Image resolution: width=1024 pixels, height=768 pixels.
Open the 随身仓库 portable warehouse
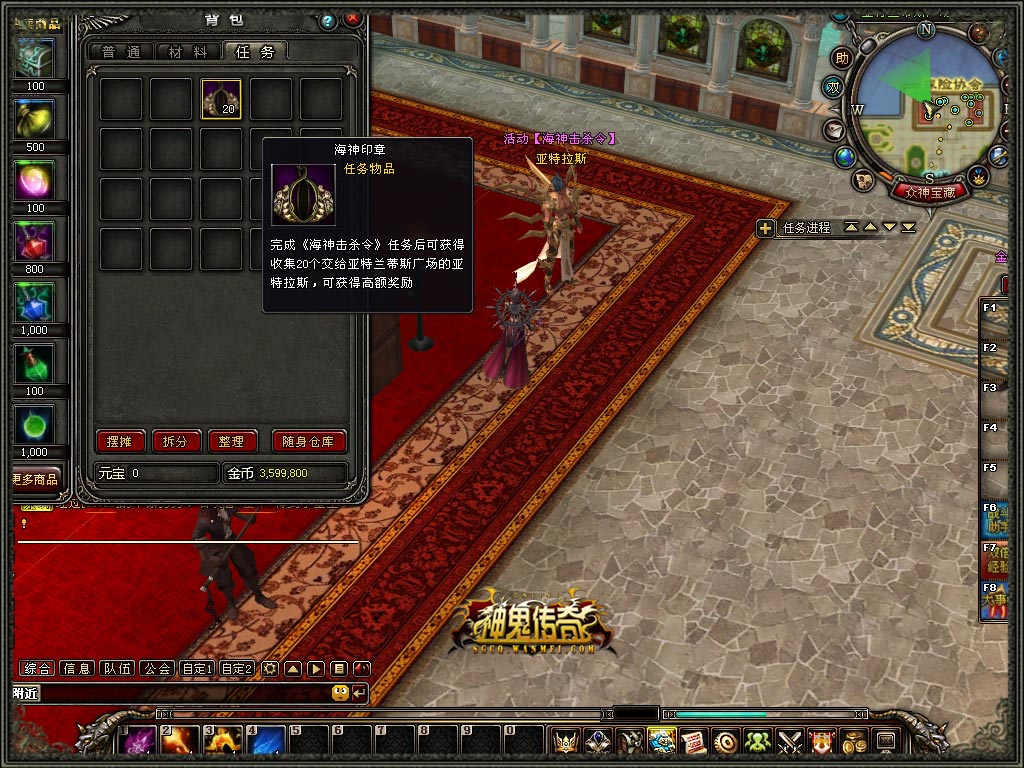pyautogui.click(x=309, y=441)
